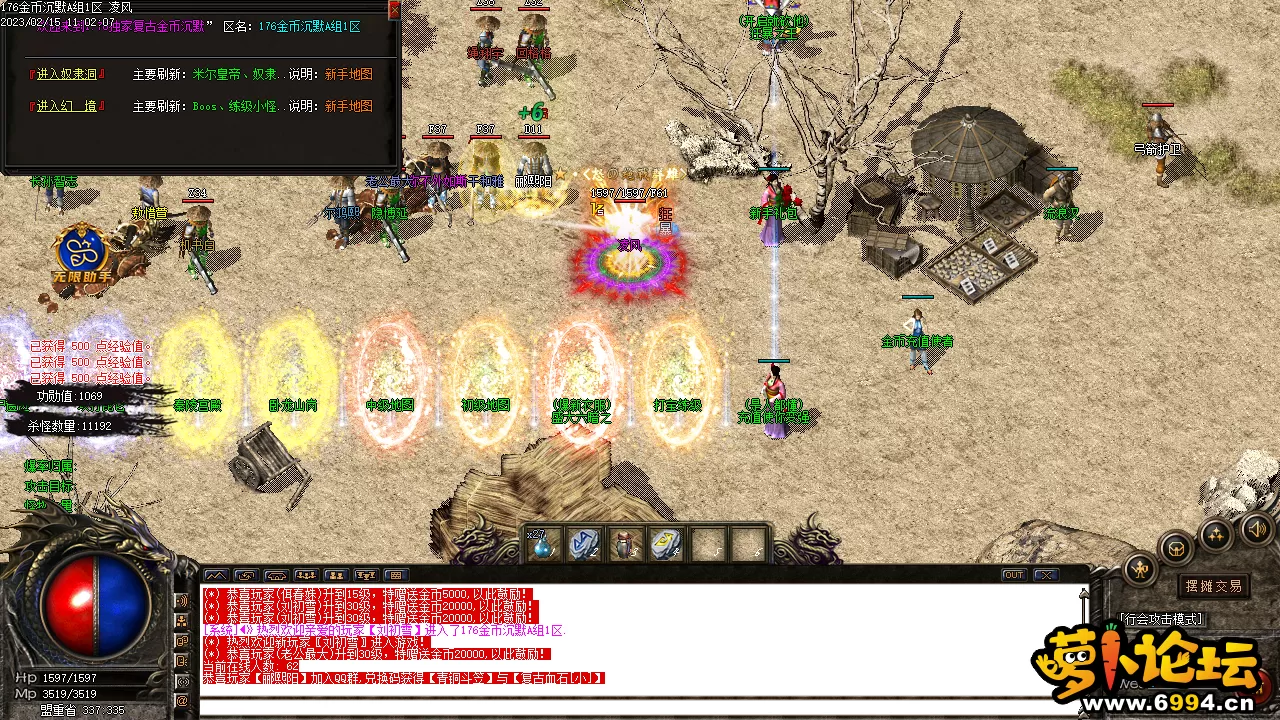Click the 进入奴隶洞 link

(67, 74)
